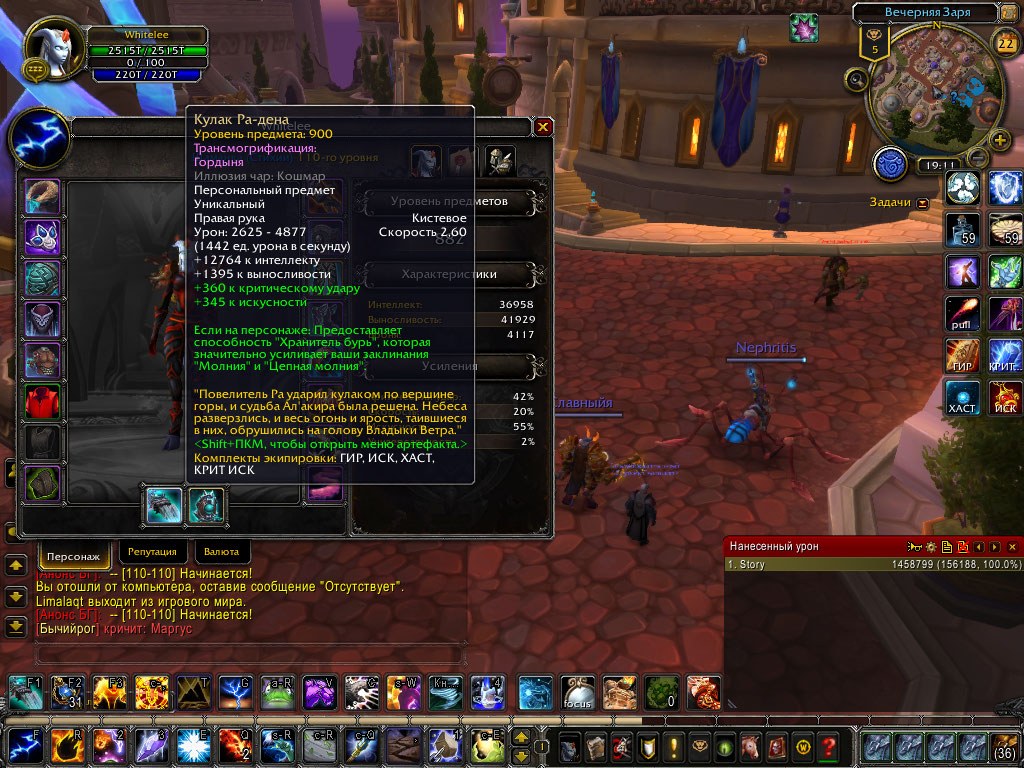Viewport: 1024px width, 768px height.
Task: Zoom out the minimap with minus button
Action: tap(979, 158)
